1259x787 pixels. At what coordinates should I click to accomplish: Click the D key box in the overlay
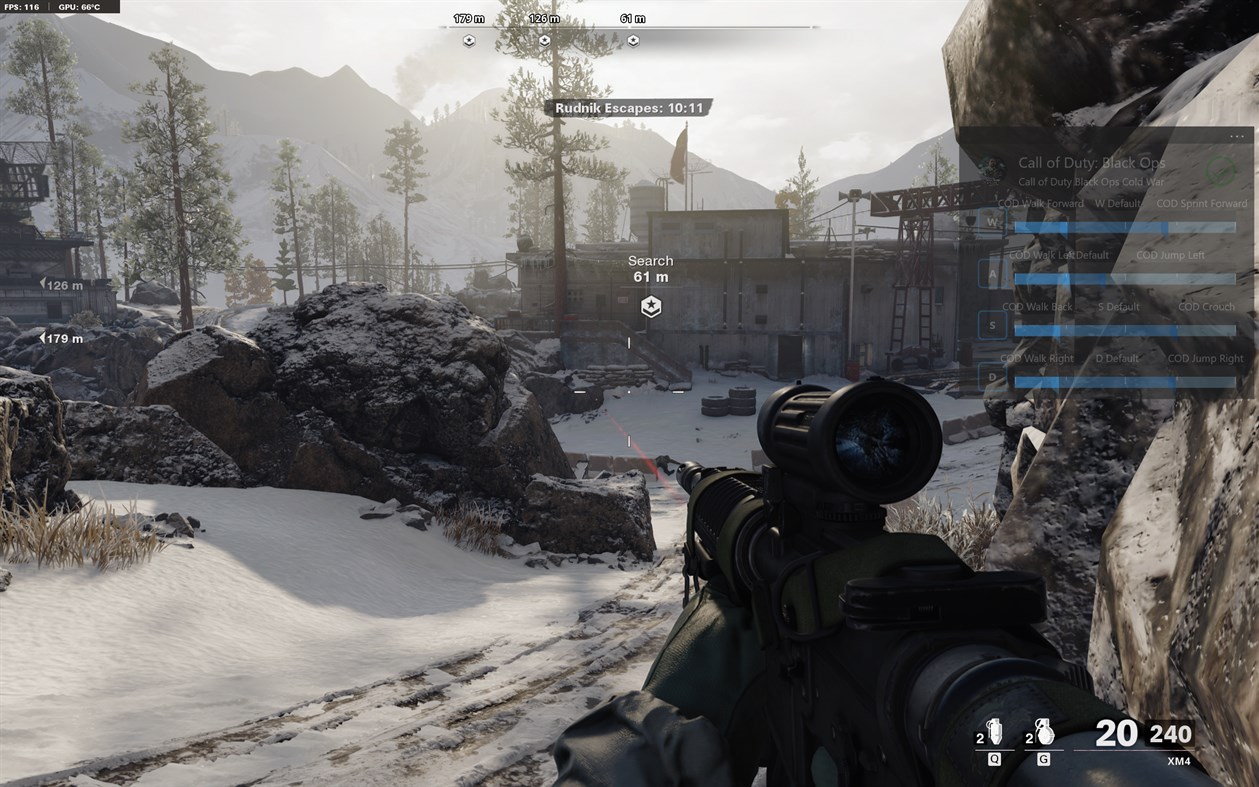(x=992, y=377)
